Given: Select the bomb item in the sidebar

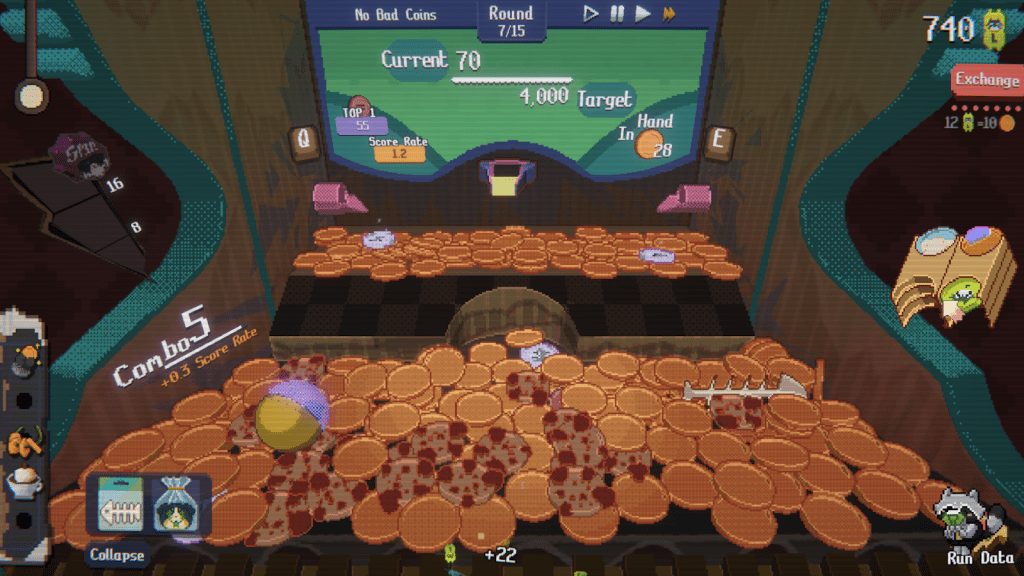Looking at the screenshot, I should (x=26, y=359).
